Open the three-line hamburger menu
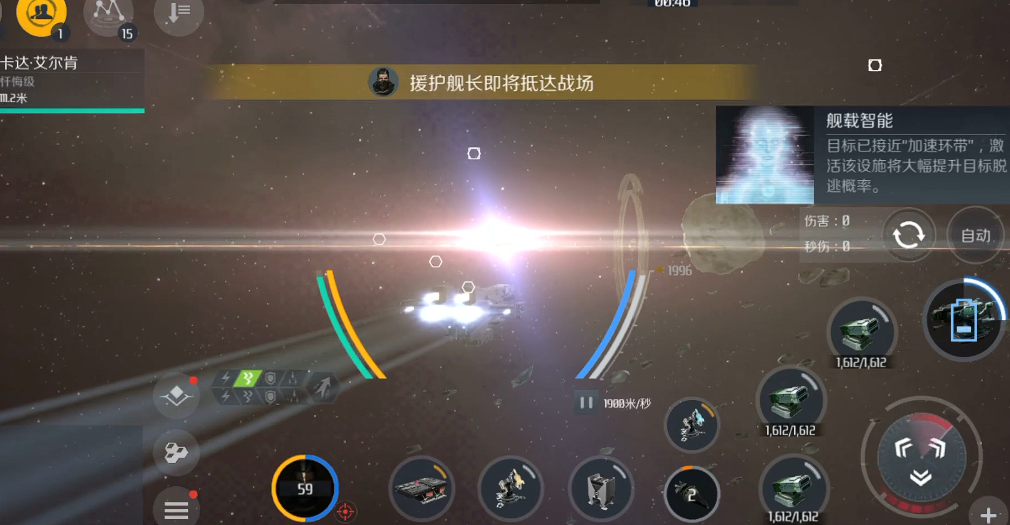The height and width of the screenshot is (525, 1010). coord(176,508)
